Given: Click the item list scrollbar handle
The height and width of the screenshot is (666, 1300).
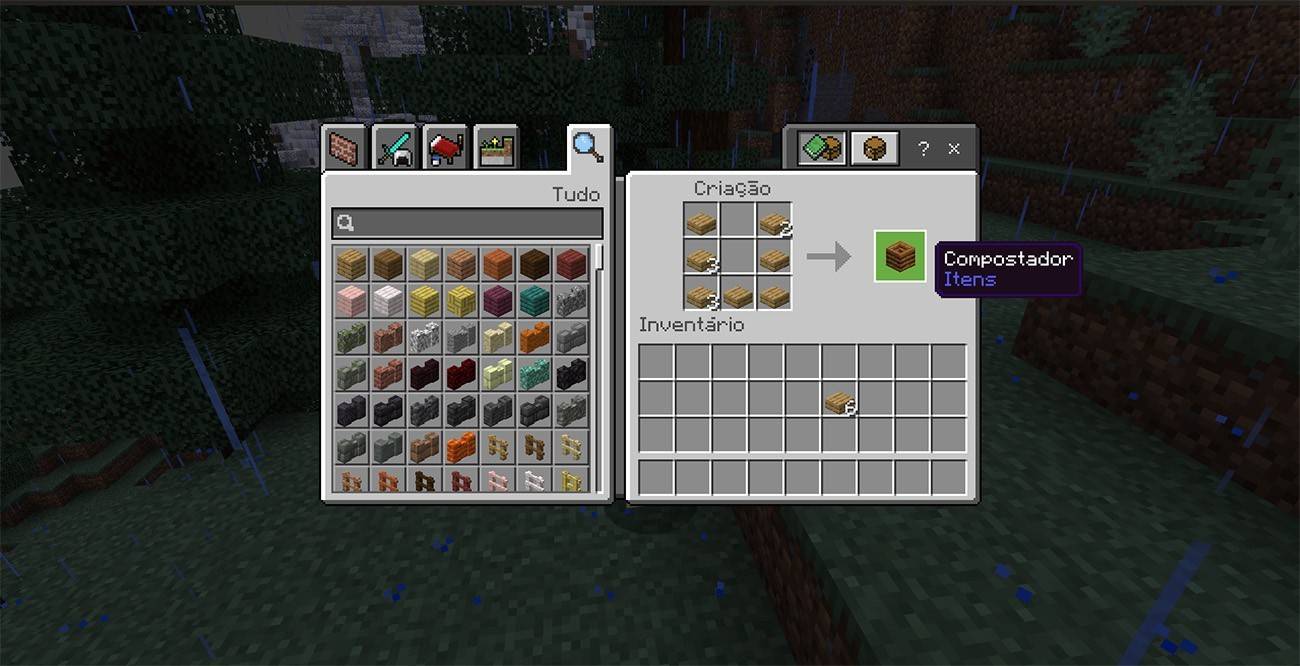Looking at the screenshot, I should 599,256.
